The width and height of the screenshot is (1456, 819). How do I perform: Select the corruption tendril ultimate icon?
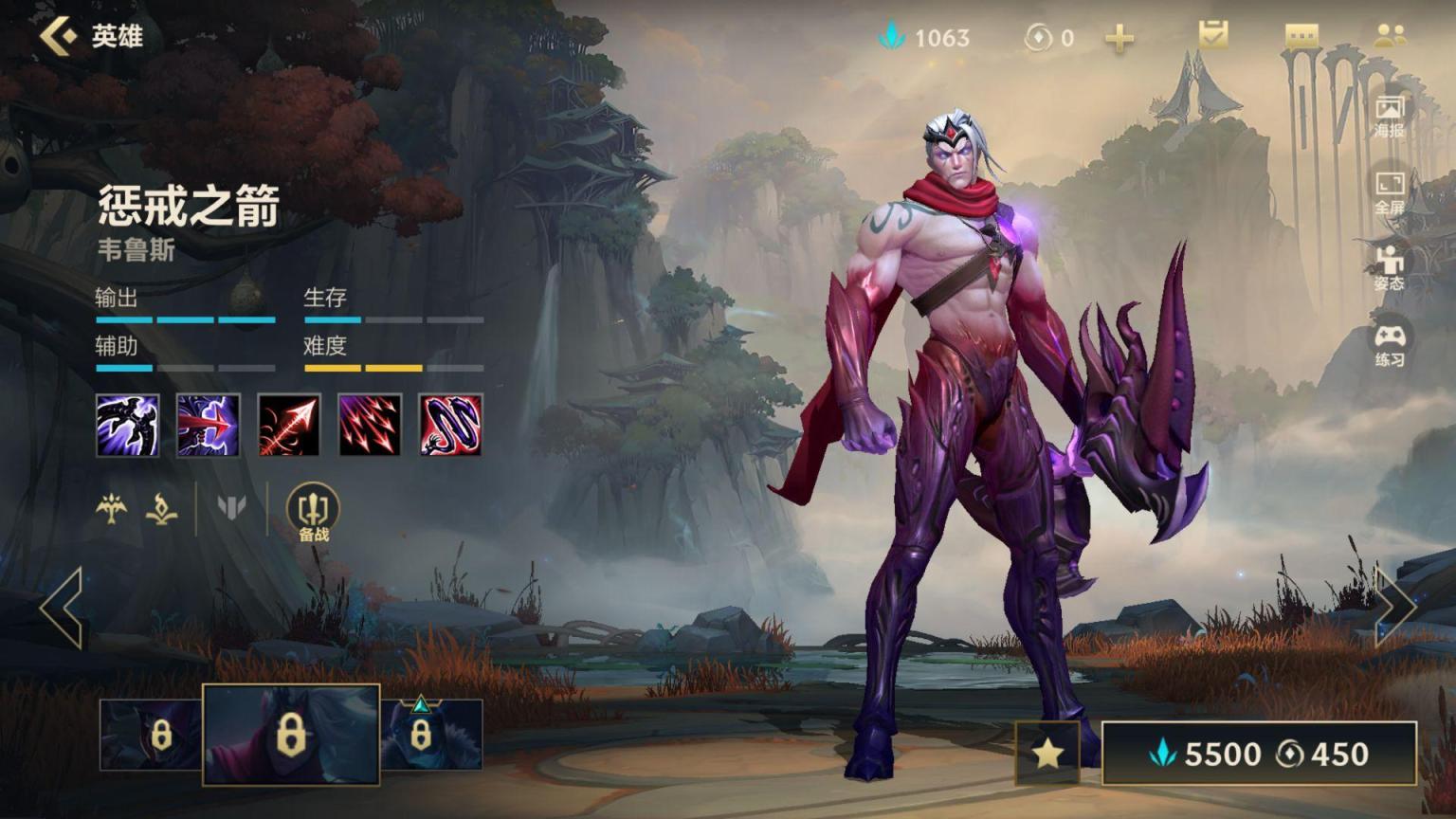451,426
